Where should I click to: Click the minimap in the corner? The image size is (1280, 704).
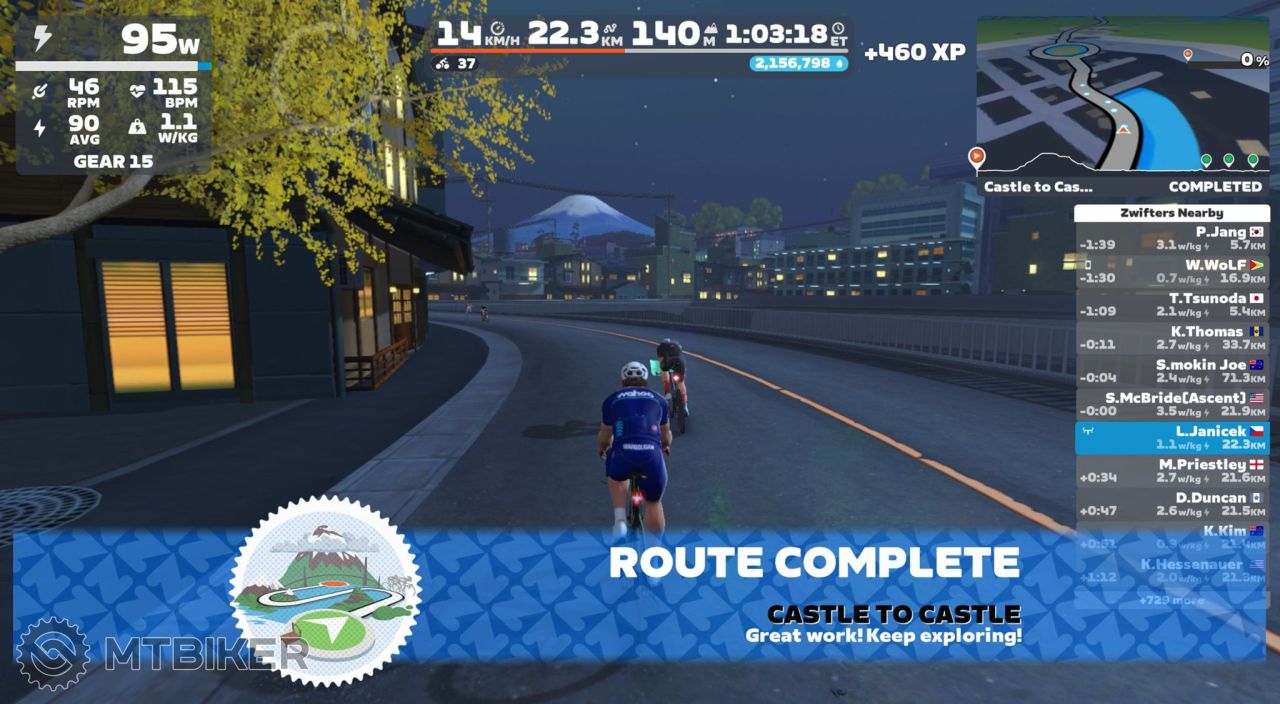coord(1121,94)
